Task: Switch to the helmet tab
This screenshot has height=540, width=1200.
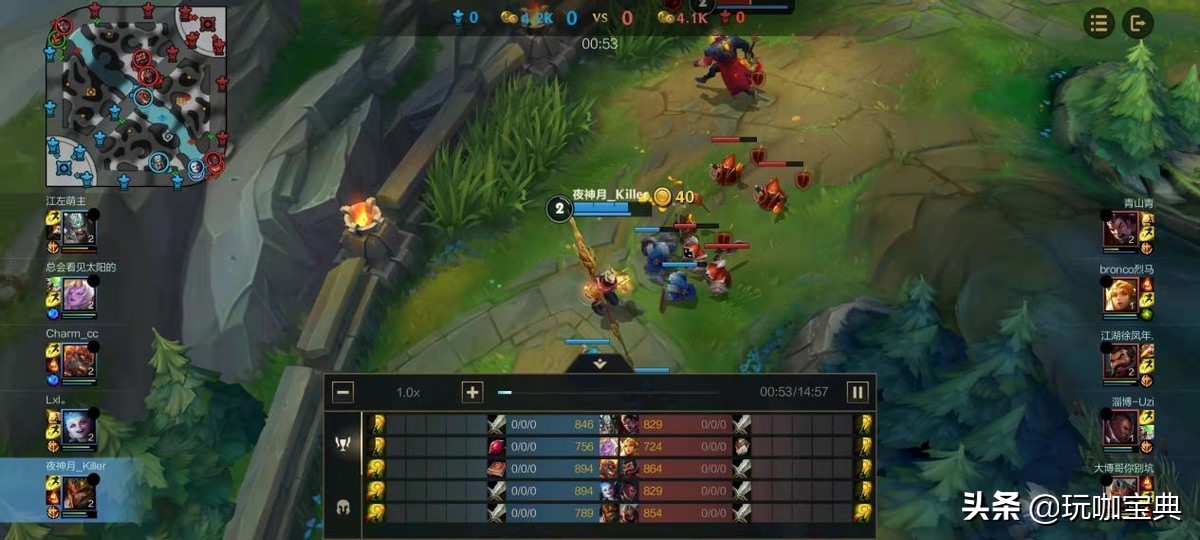Action: 342,506
